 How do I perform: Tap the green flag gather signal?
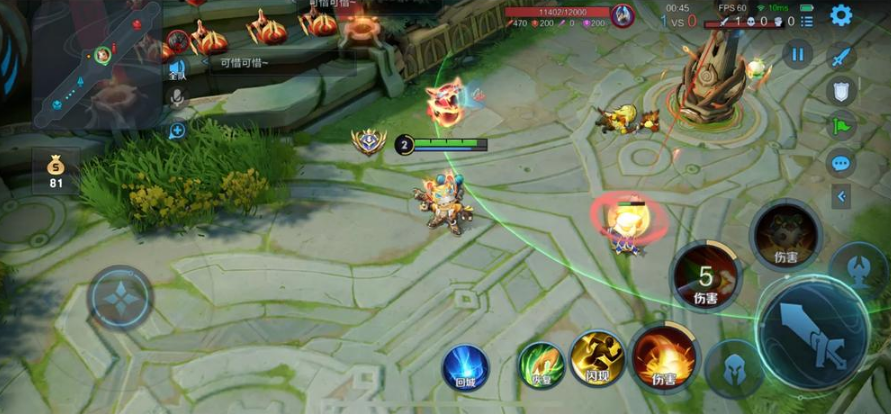841,126
